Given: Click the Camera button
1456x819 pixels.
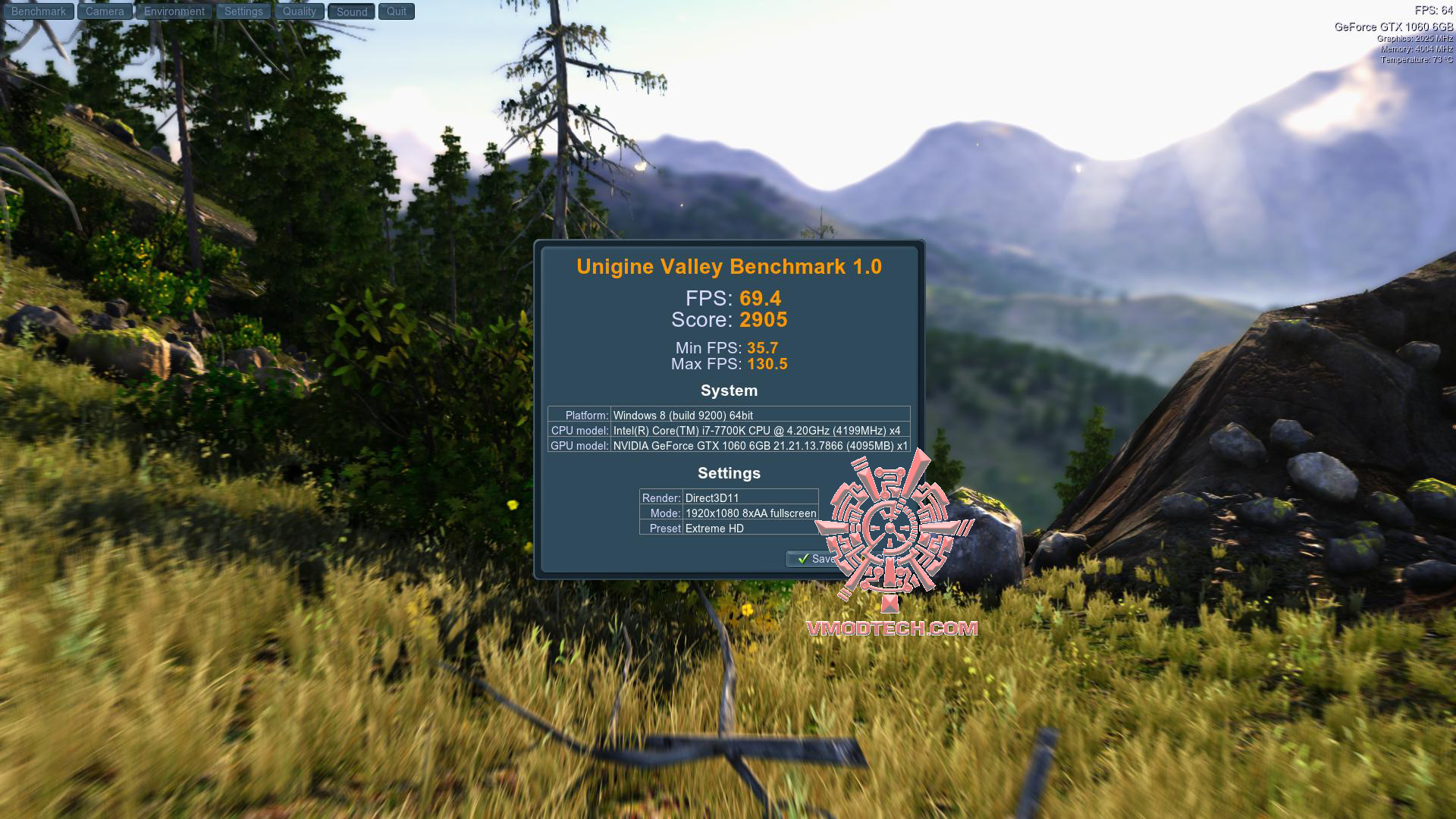Looking at the screenshot, I should (105, 11).
